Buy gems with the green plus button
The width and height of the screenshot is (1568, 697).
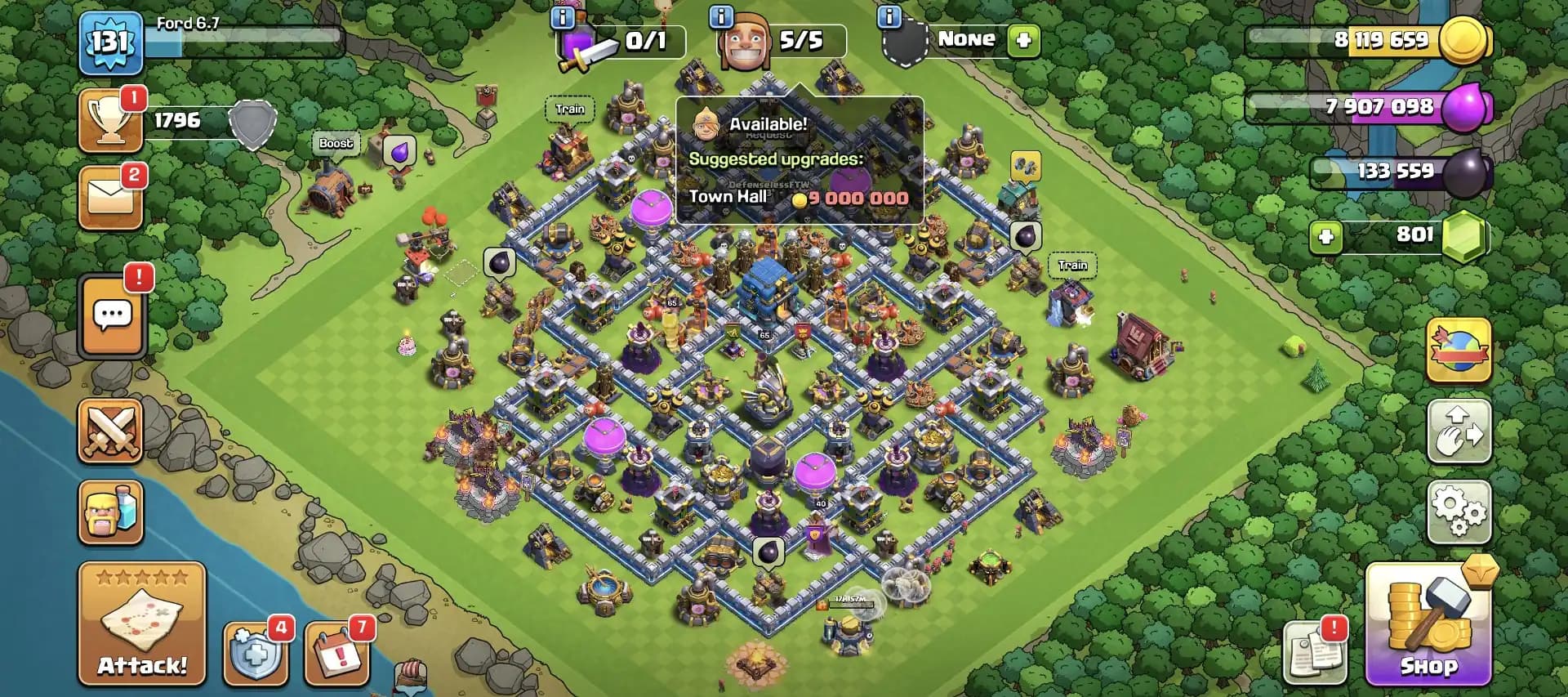1327,236
